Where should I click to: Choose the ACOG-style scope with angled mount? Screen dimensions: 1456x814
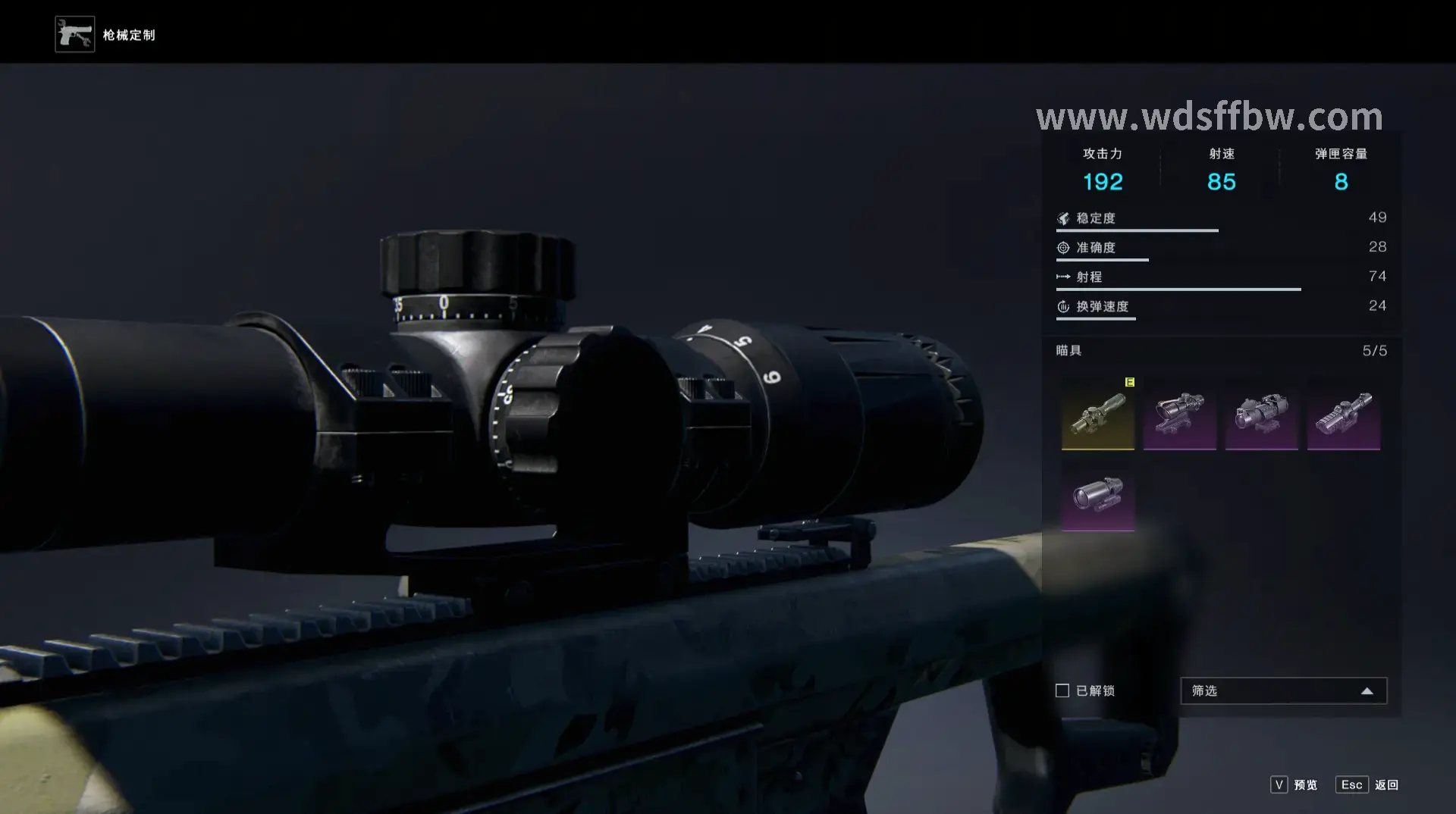point(1179,414)
